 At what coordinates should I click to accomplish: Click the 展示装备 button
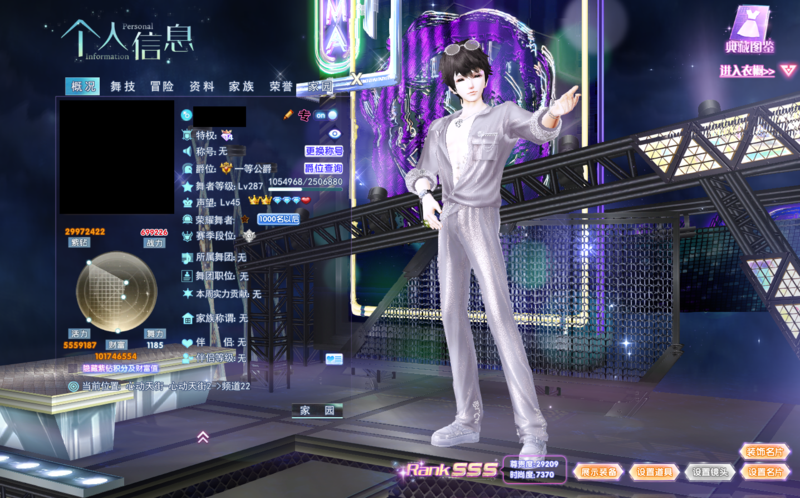click(599, 471)
